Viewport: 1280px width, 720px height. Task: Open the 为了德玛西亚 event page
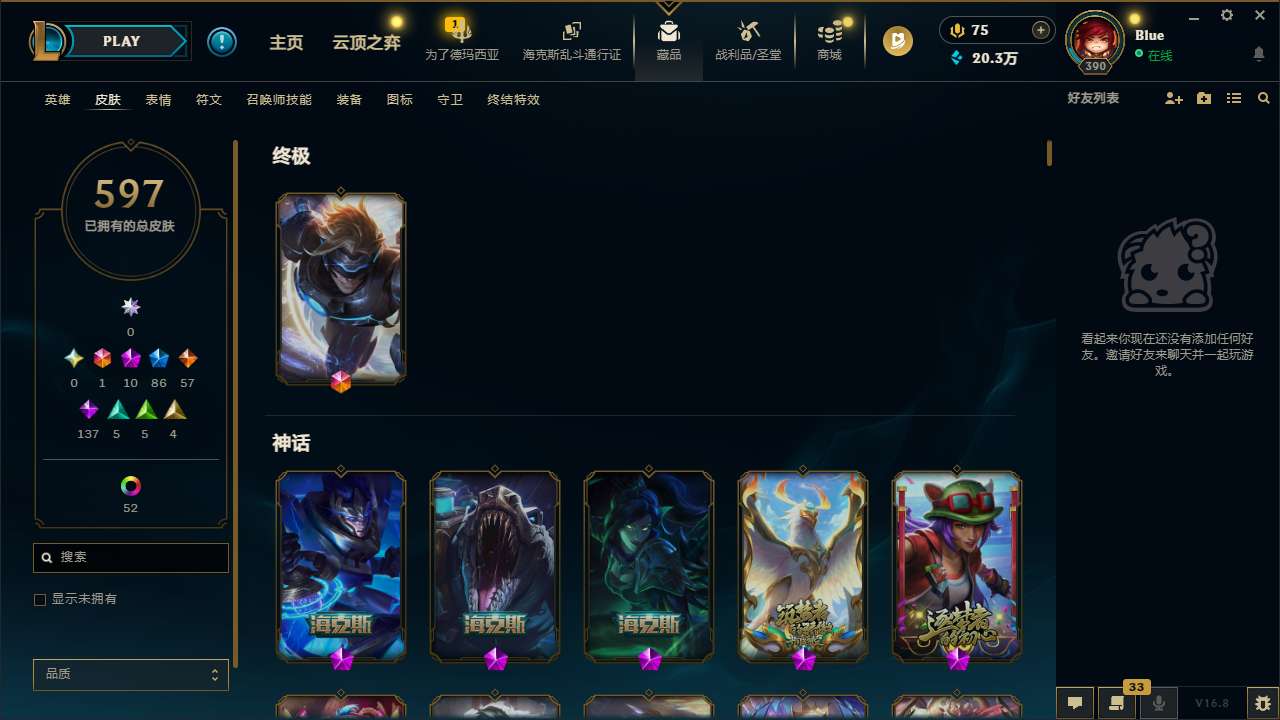point(461,41)
